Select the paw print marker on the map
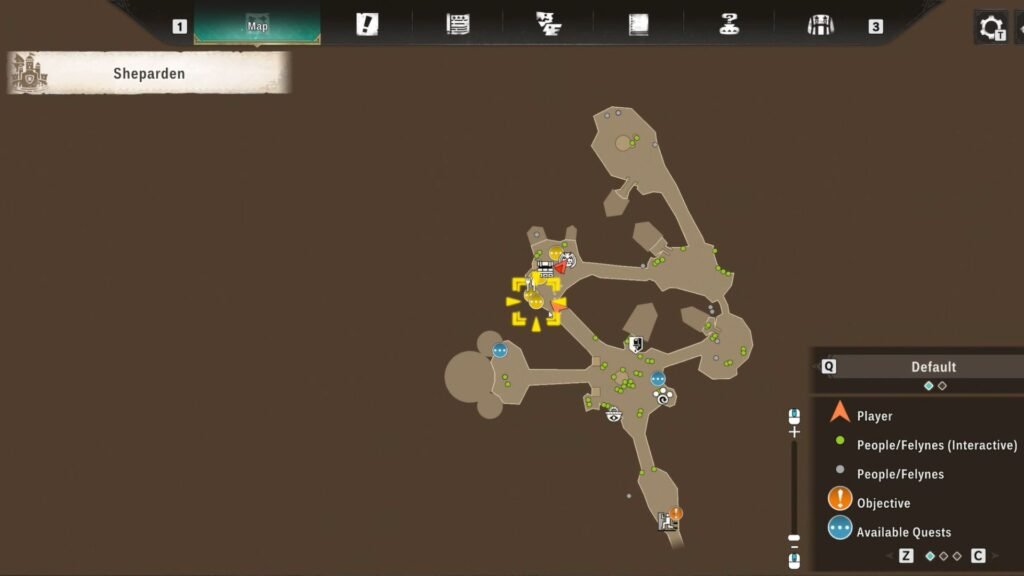The width and height of the screenshot is (1024, 576). 661,395
